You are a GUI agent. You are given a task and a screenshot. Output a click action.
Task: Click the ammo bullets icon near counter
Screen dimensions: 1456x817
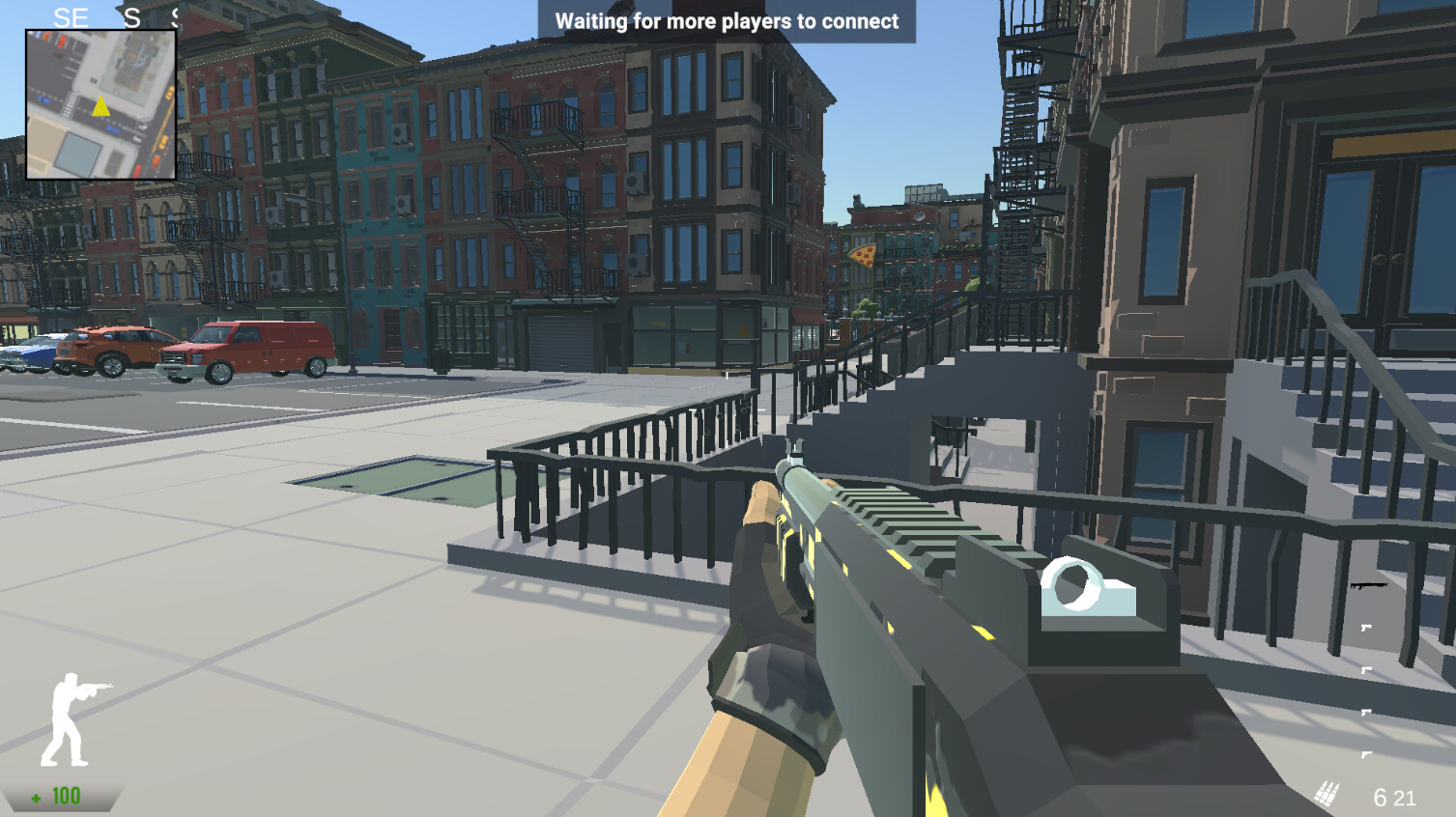click(1326, 794)
